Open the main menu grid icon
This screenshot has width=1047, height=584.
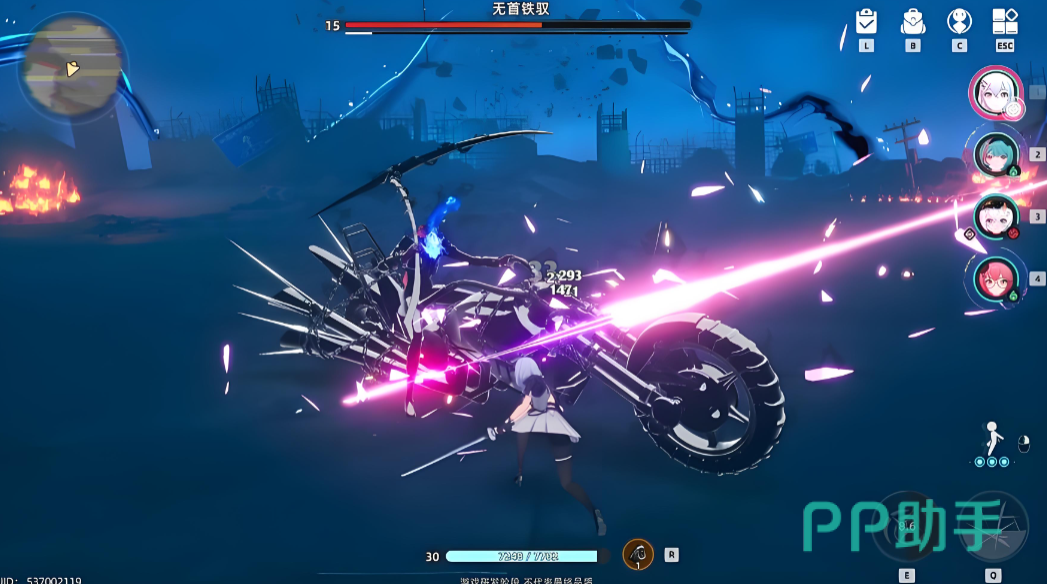pos(1005,22)
